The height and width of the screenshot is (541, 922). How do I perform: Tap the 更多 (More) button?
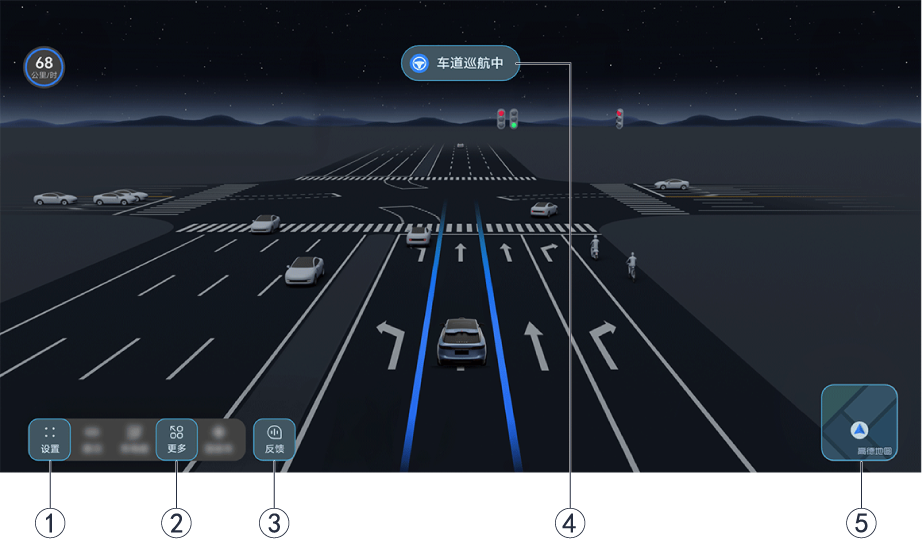176,439
